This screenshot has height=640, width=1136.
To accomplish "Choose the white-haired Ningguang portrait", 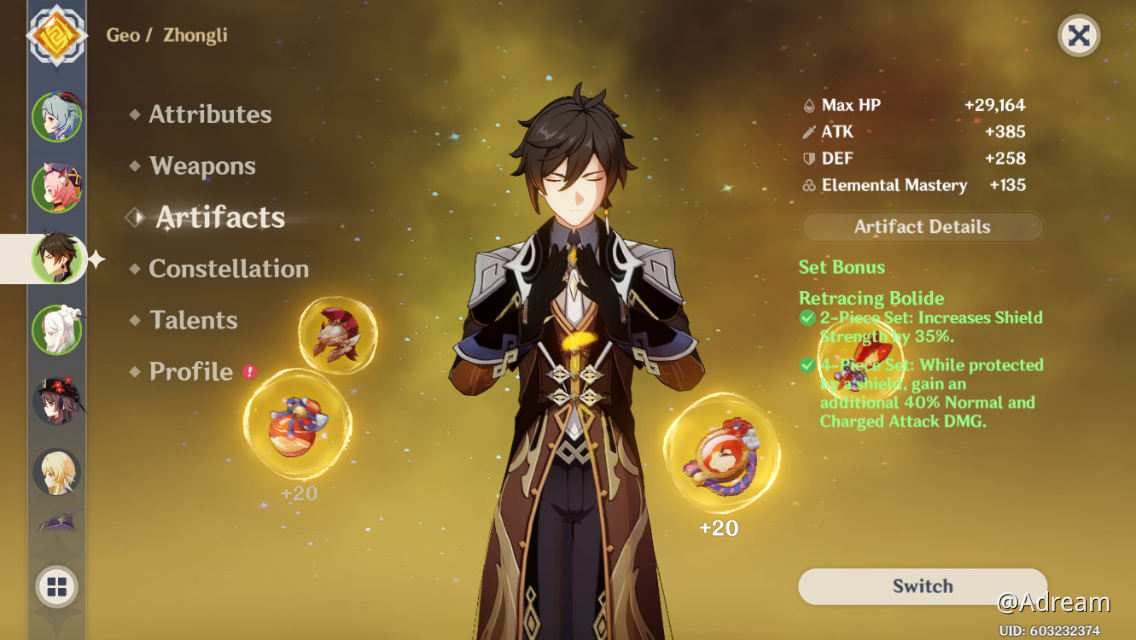I will [56, 329].
